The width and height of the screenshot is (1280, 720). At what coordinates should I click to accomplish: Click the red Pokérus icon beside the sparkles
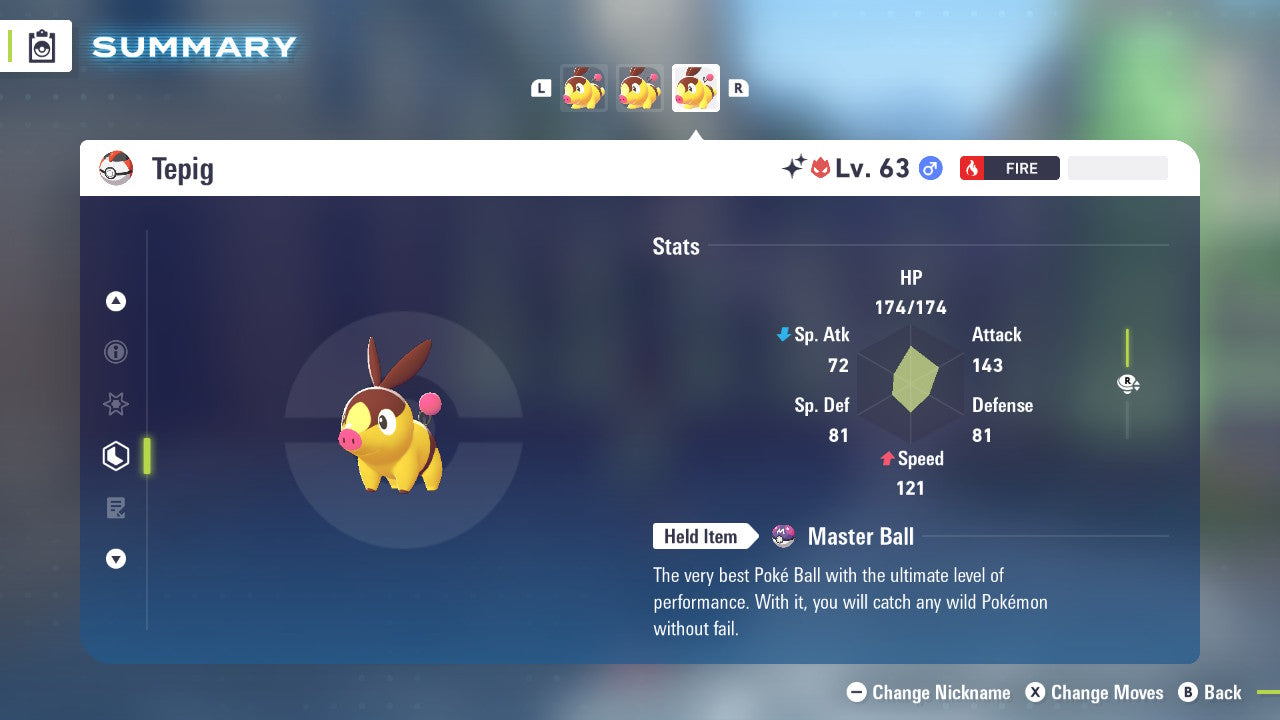tap(819, 168)
